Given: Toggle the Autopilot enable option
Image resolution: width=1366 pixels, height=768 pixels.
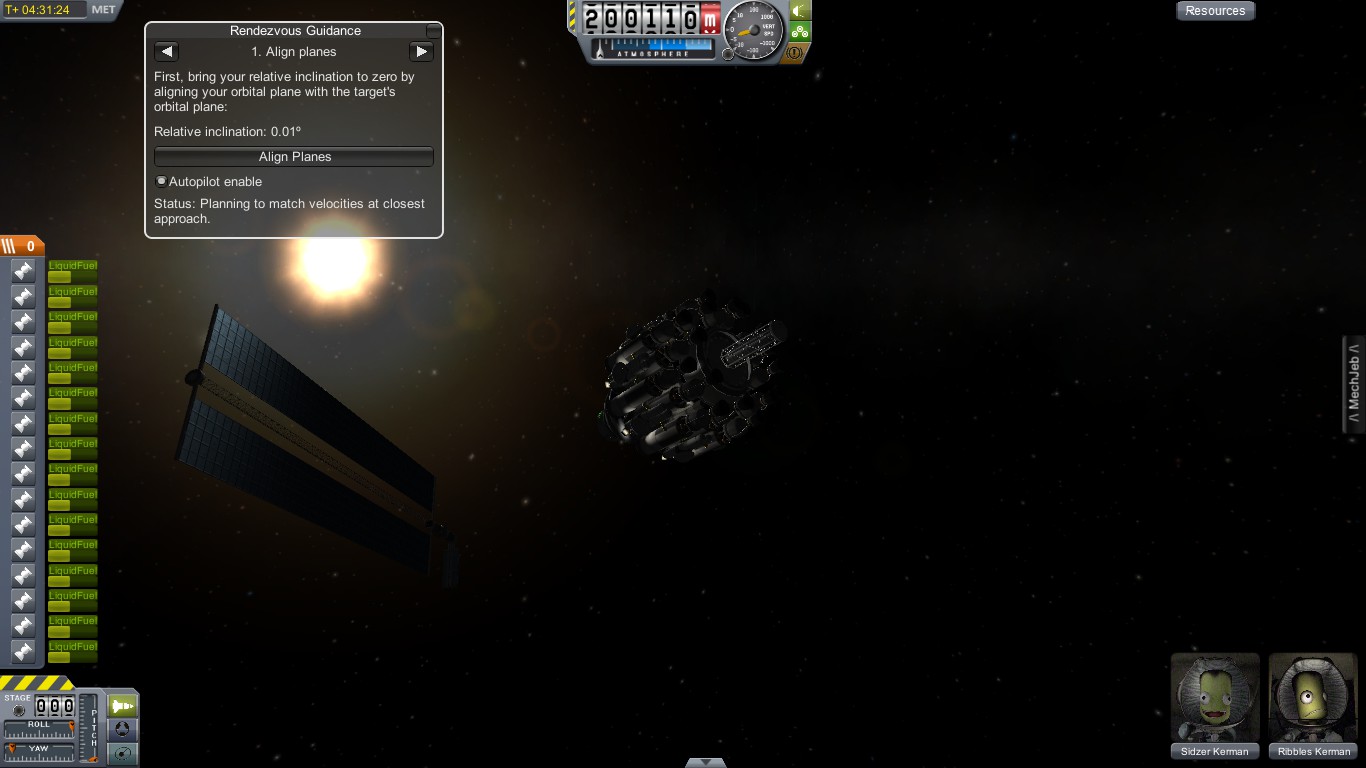Looking at the screenshot, I should tap(161, 182).
